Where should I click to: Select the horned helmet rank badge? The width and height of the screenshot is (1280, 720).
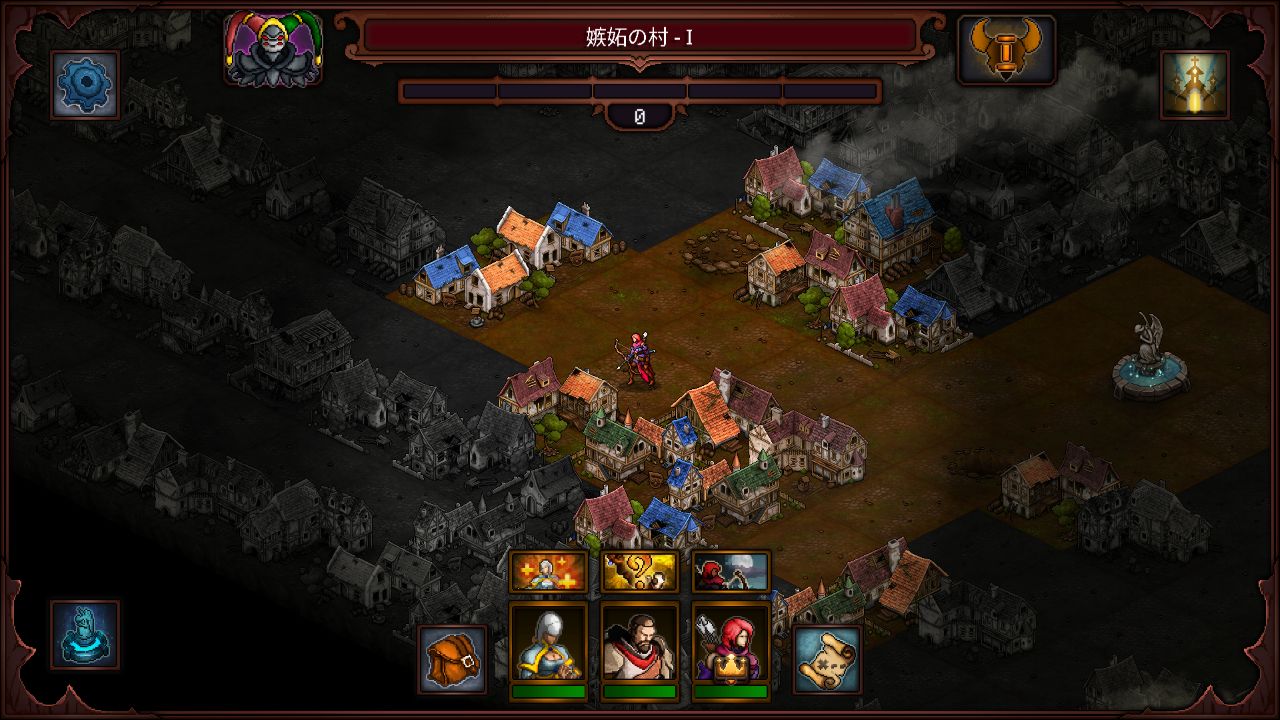(1006, 49)
